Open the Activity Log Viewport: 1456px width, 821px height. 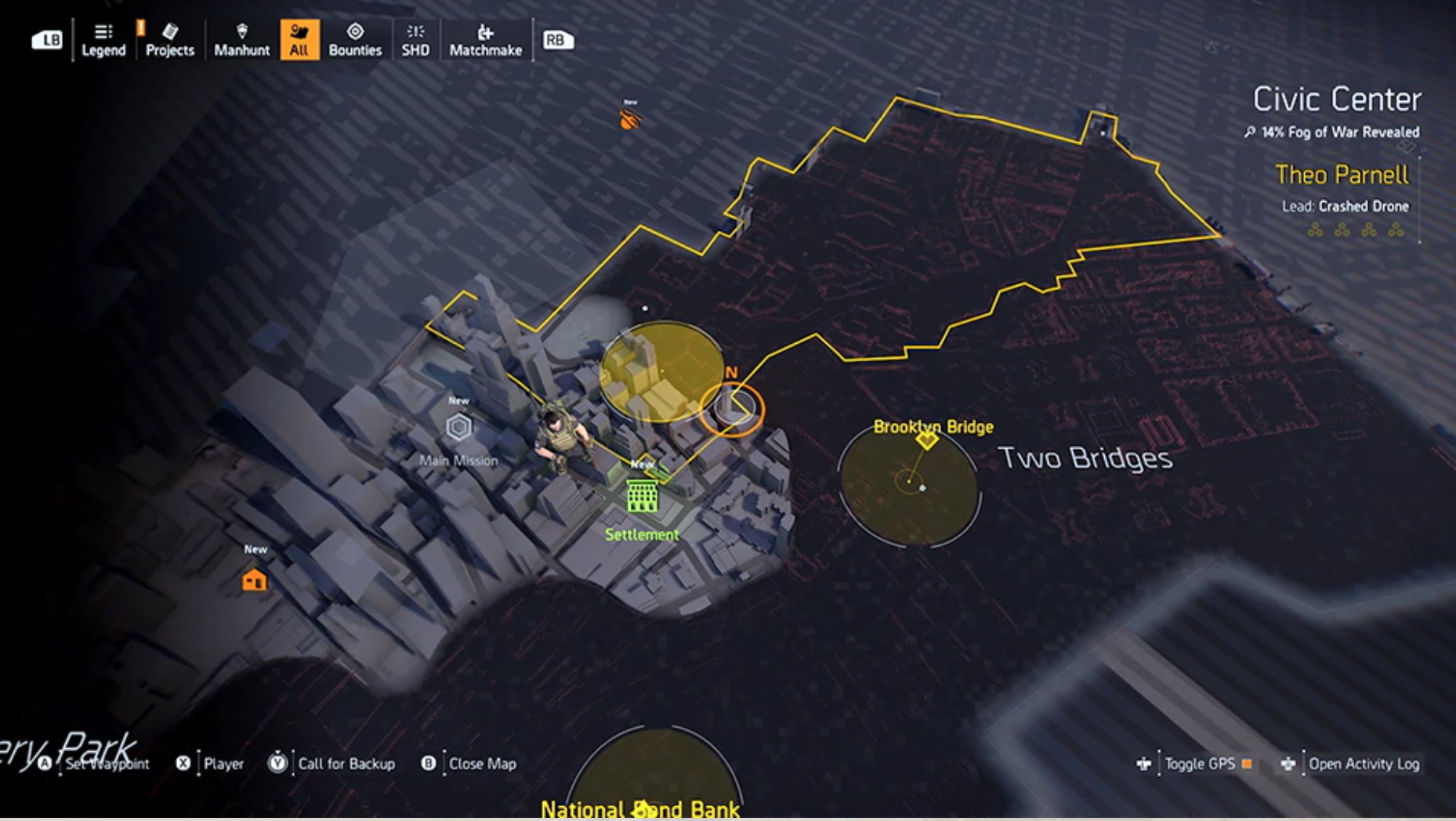tap(1363, 764)
